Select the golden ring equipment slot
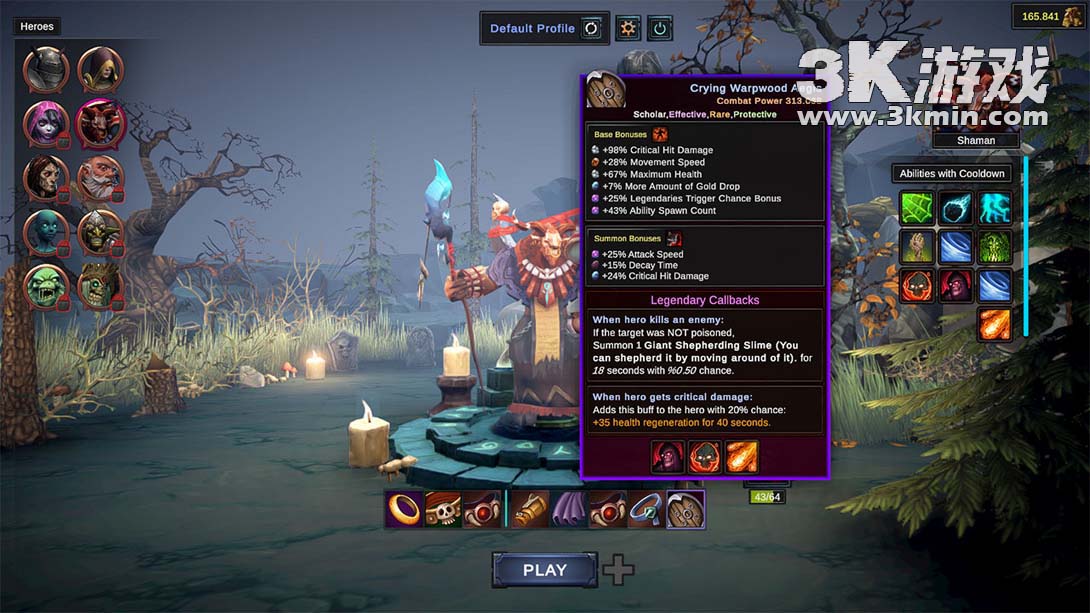The height and width of the screenshot is (613, 1090). [404, 509]
